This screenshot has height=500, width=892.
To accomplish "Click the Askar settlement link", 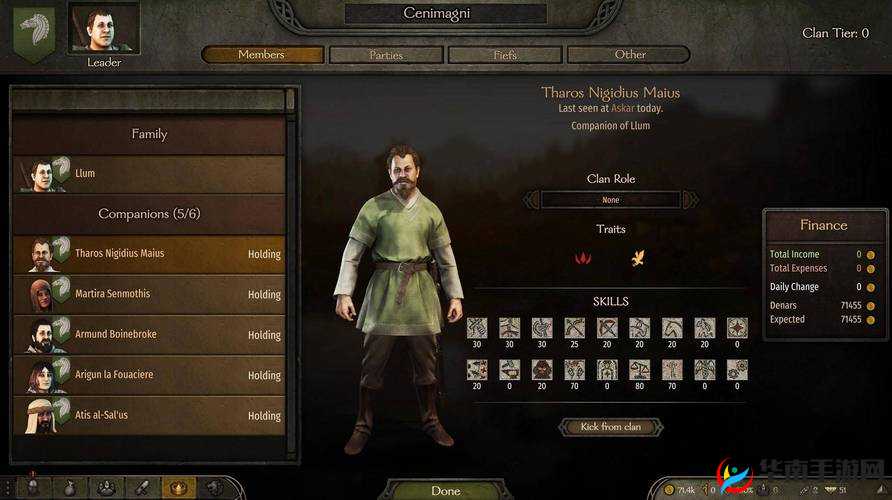I will (x=623, y=108).
